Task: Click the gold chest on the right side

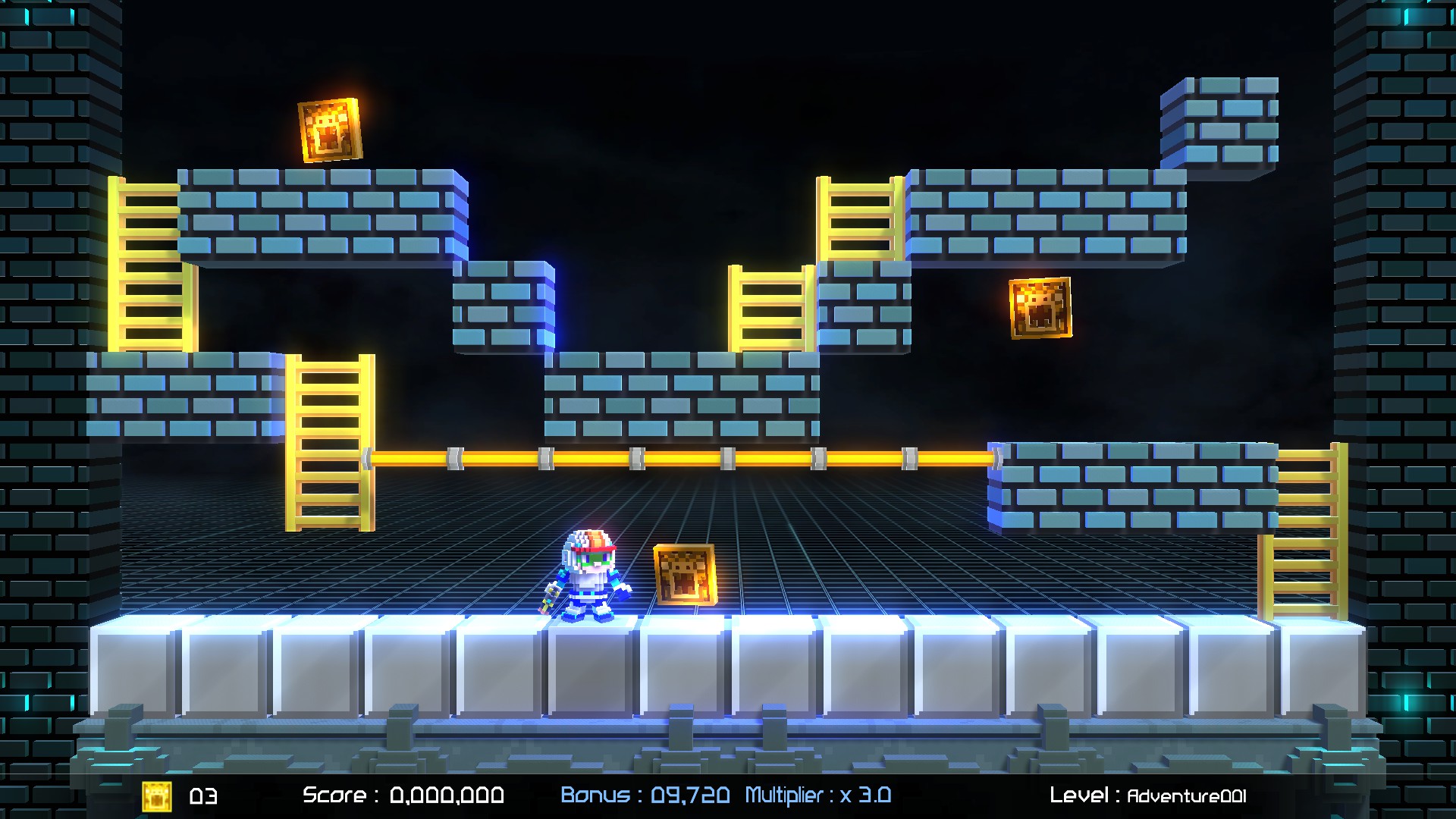Action: pyautogui.click(x=1041, y=310)
